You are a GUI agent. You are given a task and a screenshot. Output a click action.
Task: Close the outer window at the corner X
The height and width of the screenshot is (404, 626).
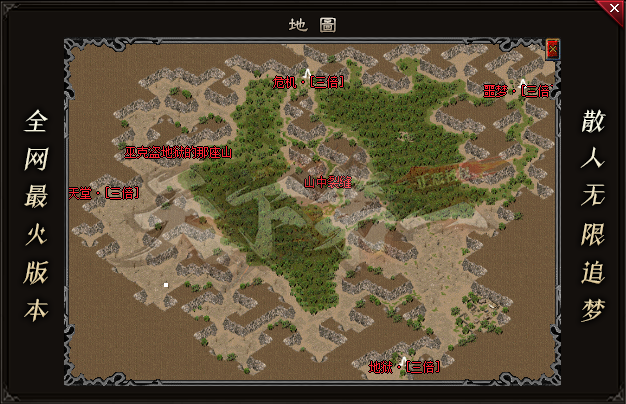[x=613, y=10]
